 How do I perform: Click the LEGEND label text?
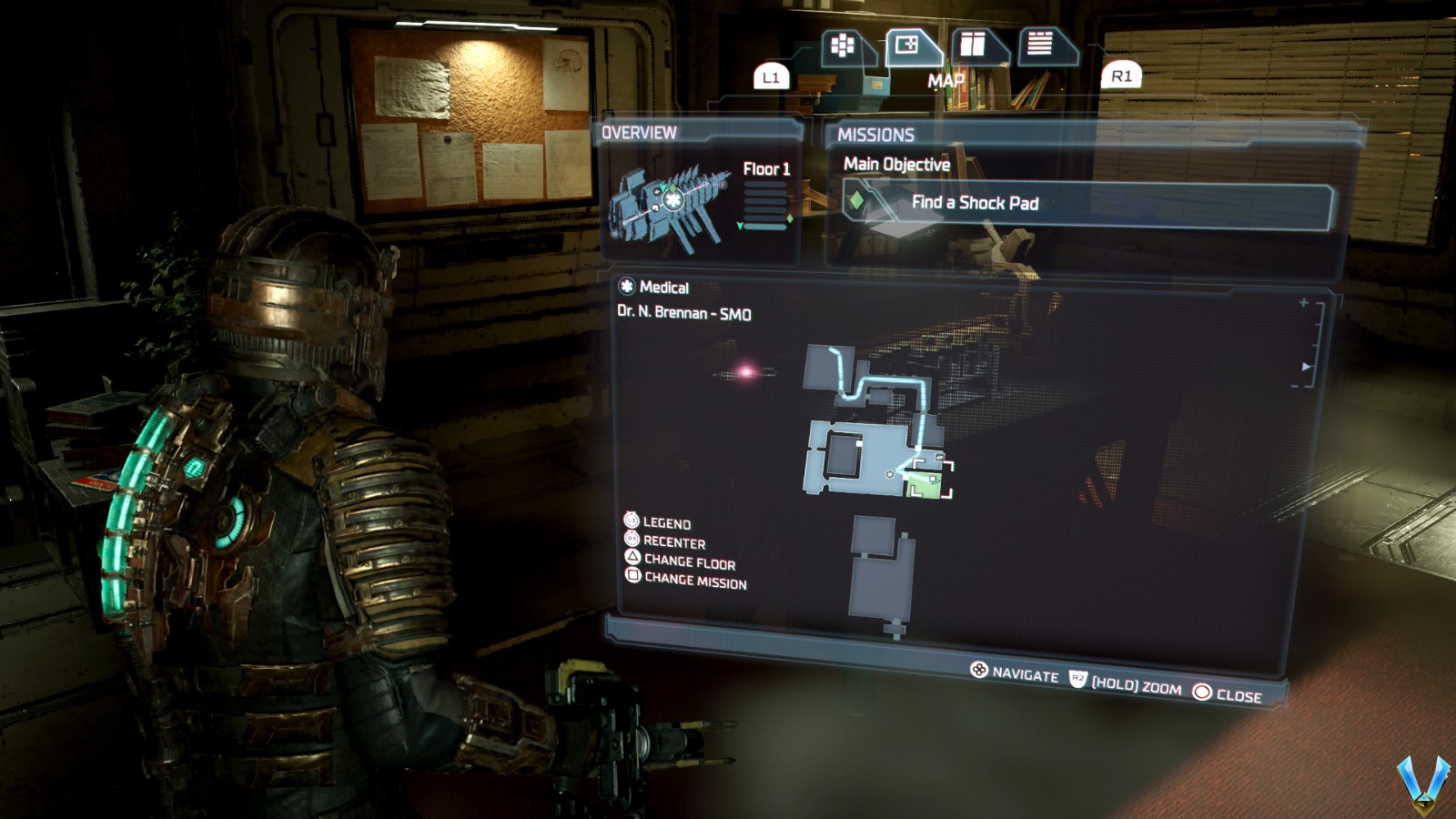coord(668,524)
